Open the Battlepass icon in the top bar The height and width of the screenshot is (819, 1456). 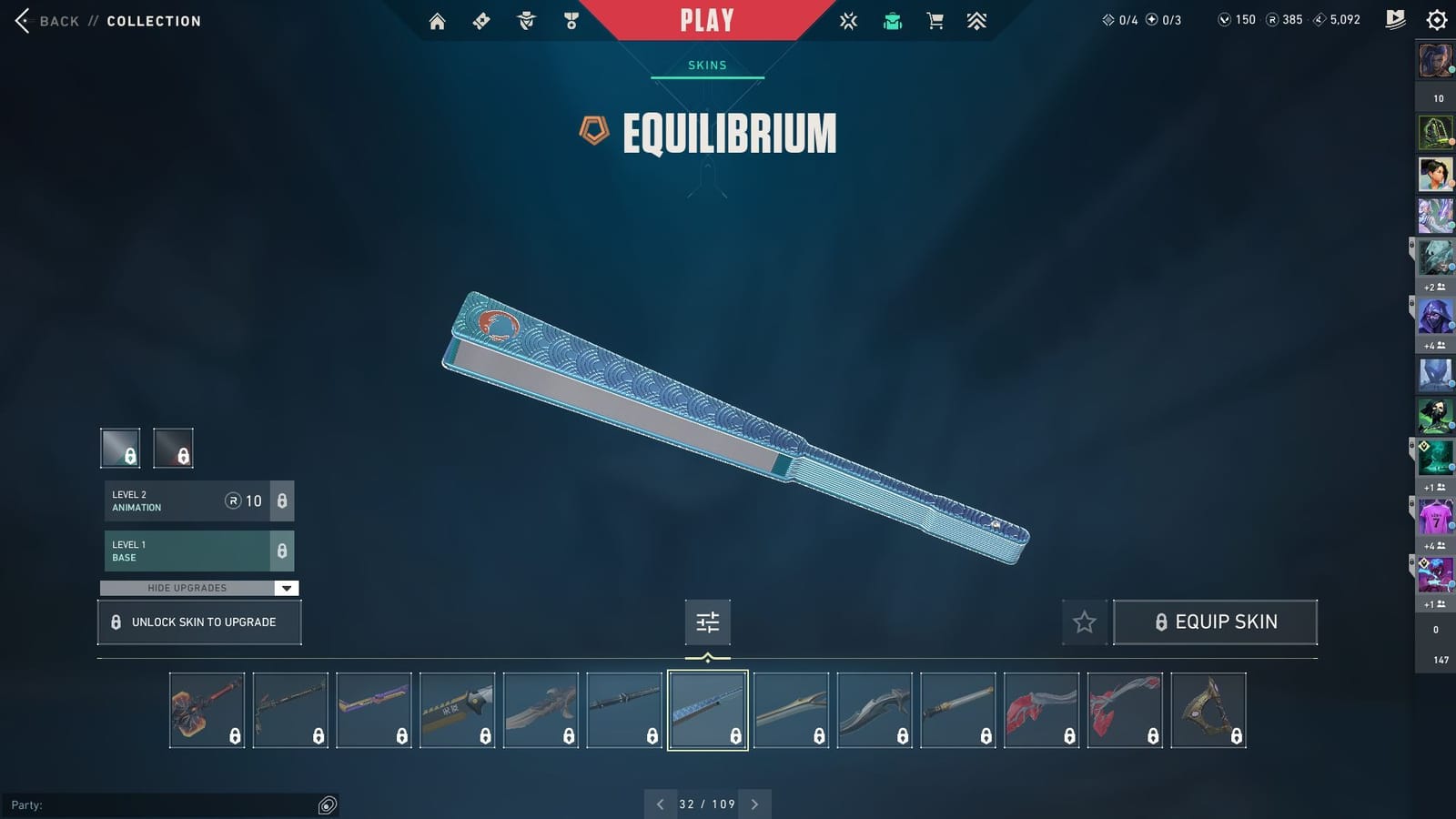click(480, 20)
